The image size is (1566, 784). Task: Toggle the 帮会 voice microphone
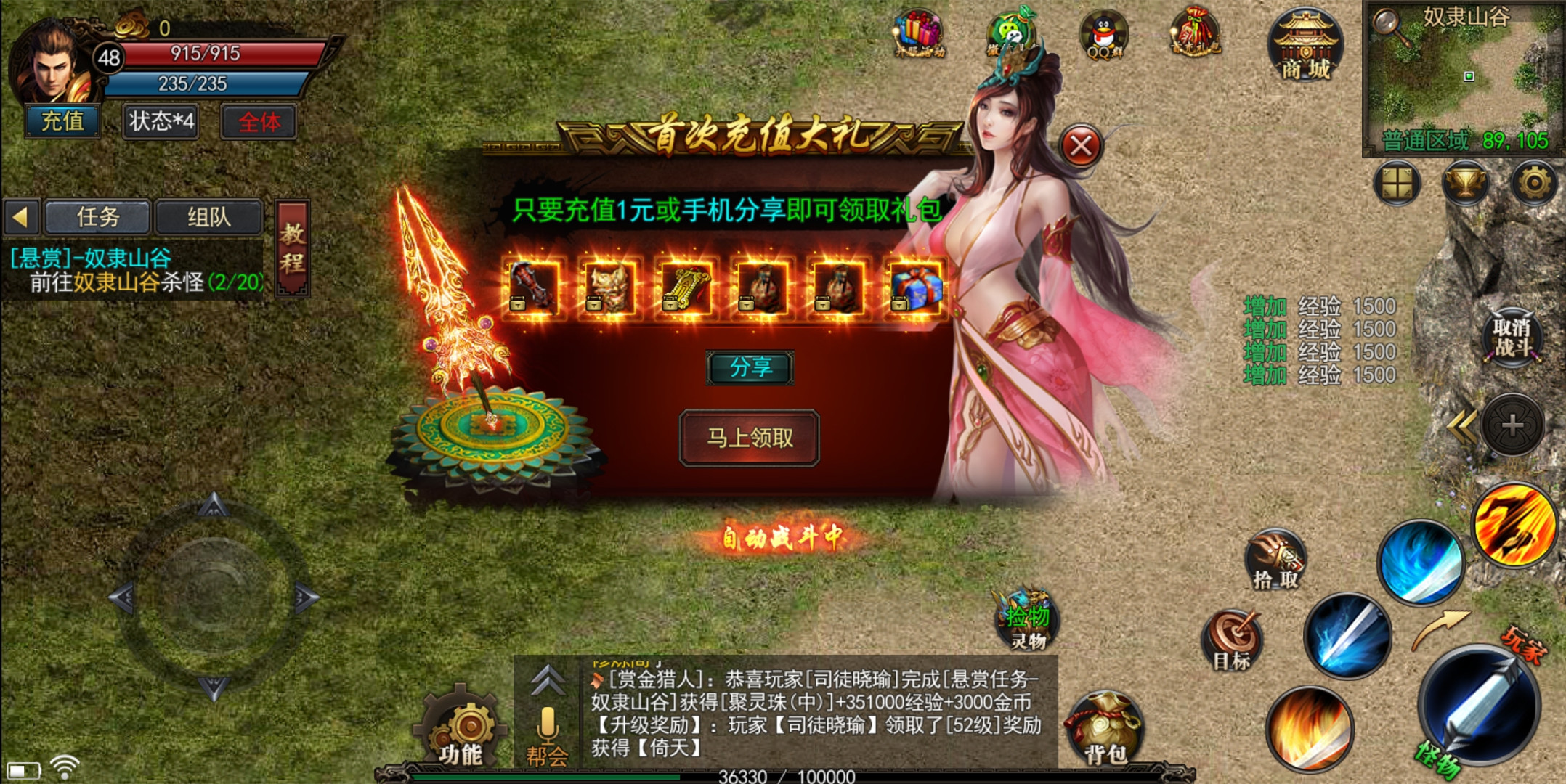pyautogui.click(x=547, y=726)
